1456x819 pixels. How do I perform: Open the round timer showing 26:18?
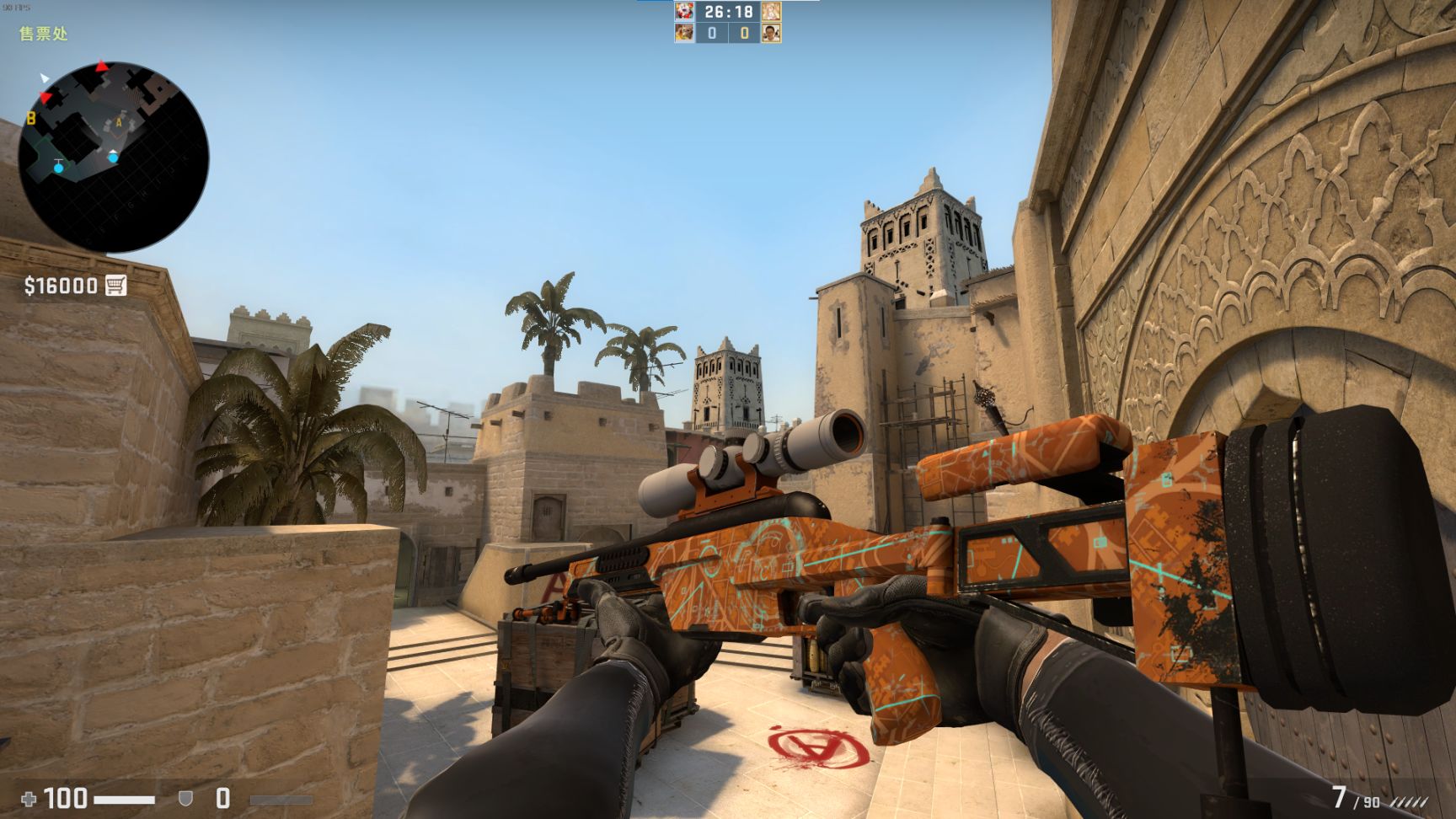pos(728,11)
